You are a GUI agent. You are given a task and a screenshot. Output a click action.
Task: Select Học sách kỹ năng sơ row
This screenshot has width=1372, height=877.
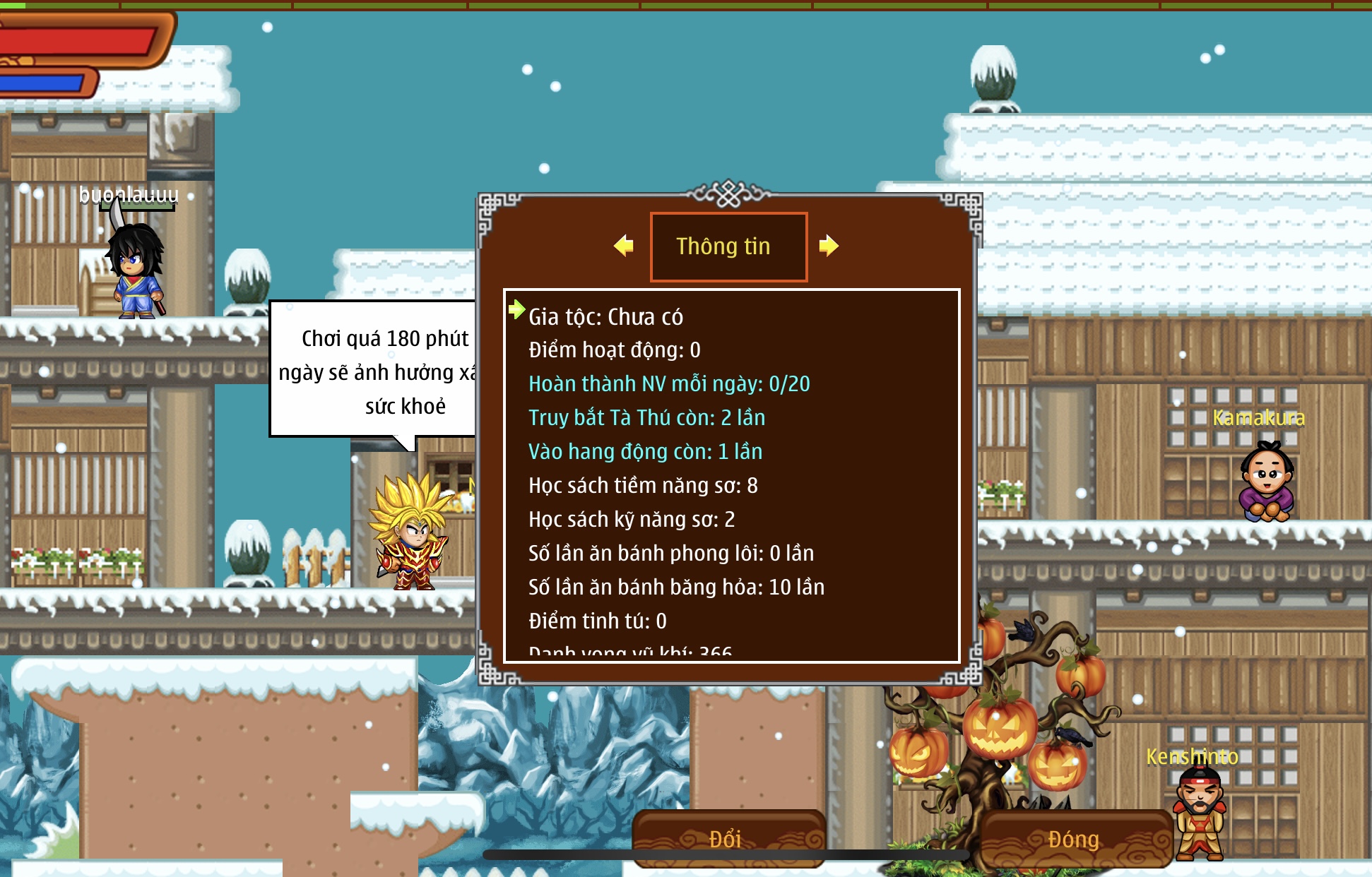pyautogui.click(x=632, y=520)
